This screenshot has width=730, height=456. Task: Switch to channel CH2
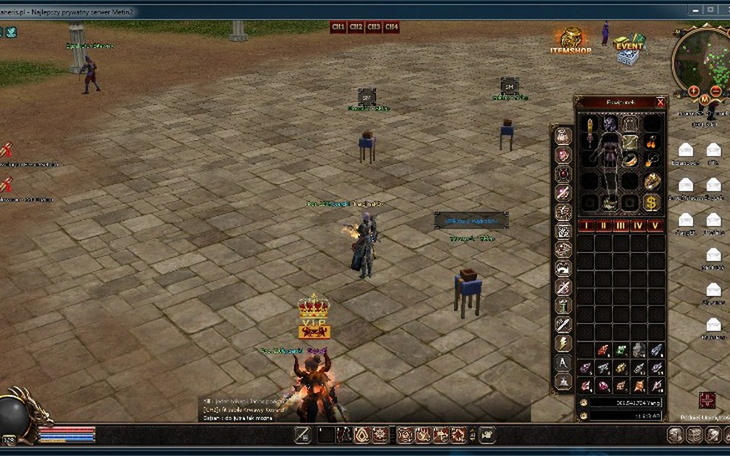(x=356, y=27)
